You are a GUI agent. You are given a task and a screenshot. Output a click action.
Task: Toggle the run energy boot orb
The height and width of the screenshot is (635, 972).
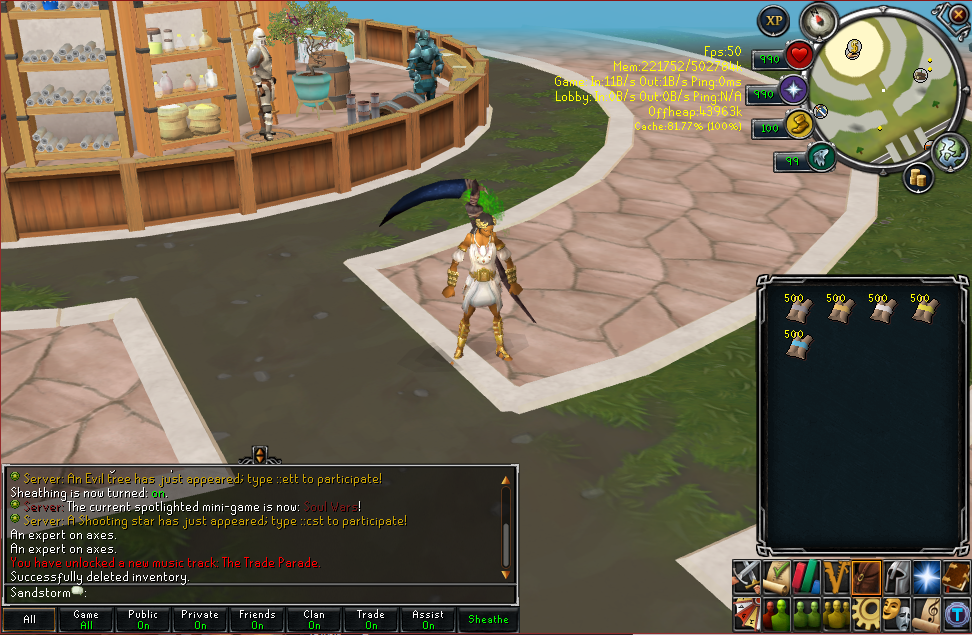[x=798, y=125]
